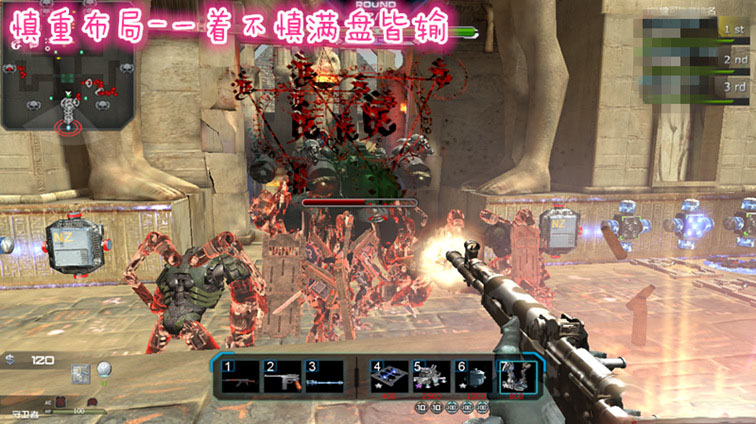The width and height of the screenshot is (756, 424).
Task: Select the assault rifle in slot 1
Action: (x=241, y=377)
